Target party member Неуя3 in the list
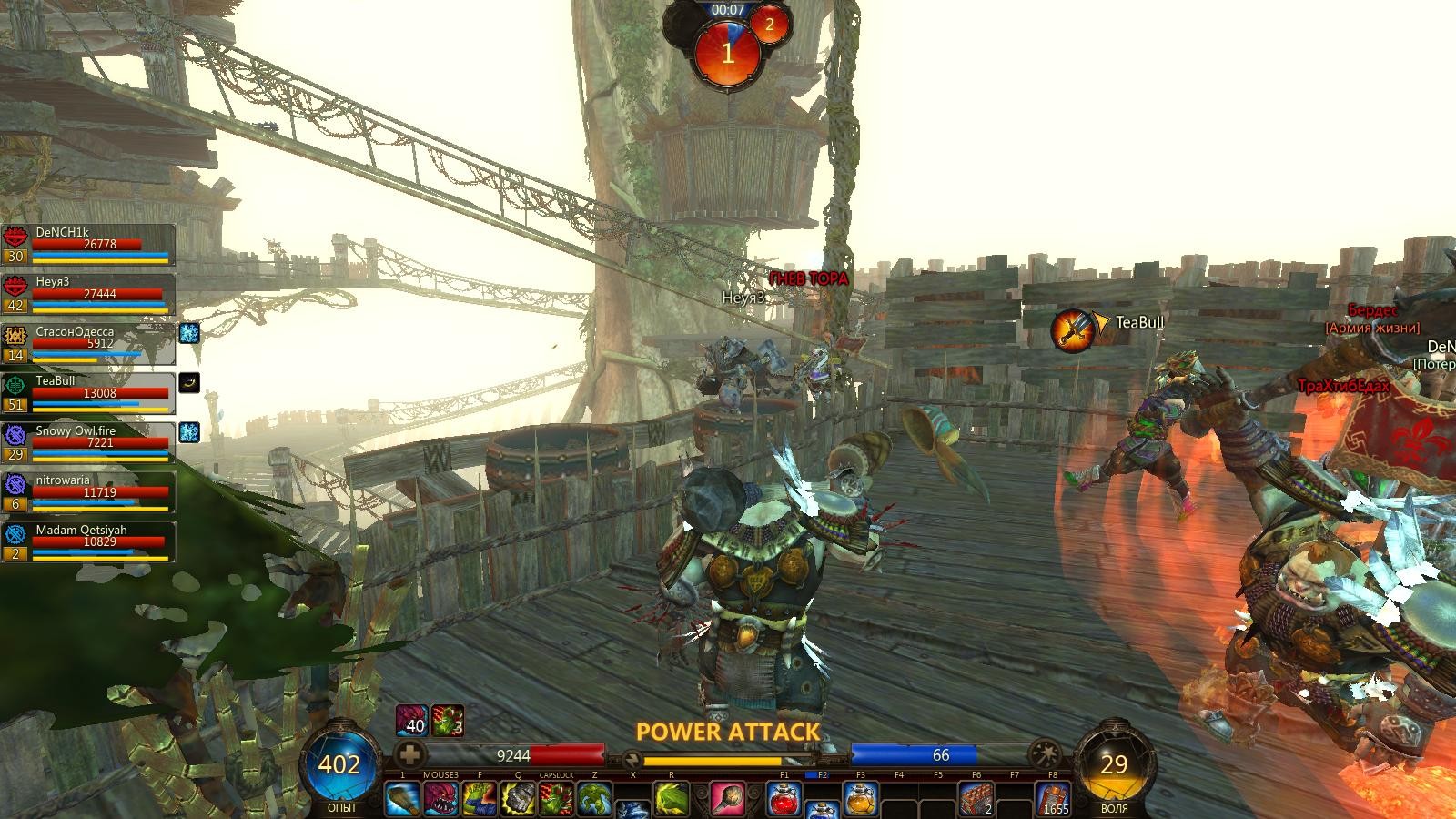The width and height of the screenshot is (1456, 819). tap(89, 295)
